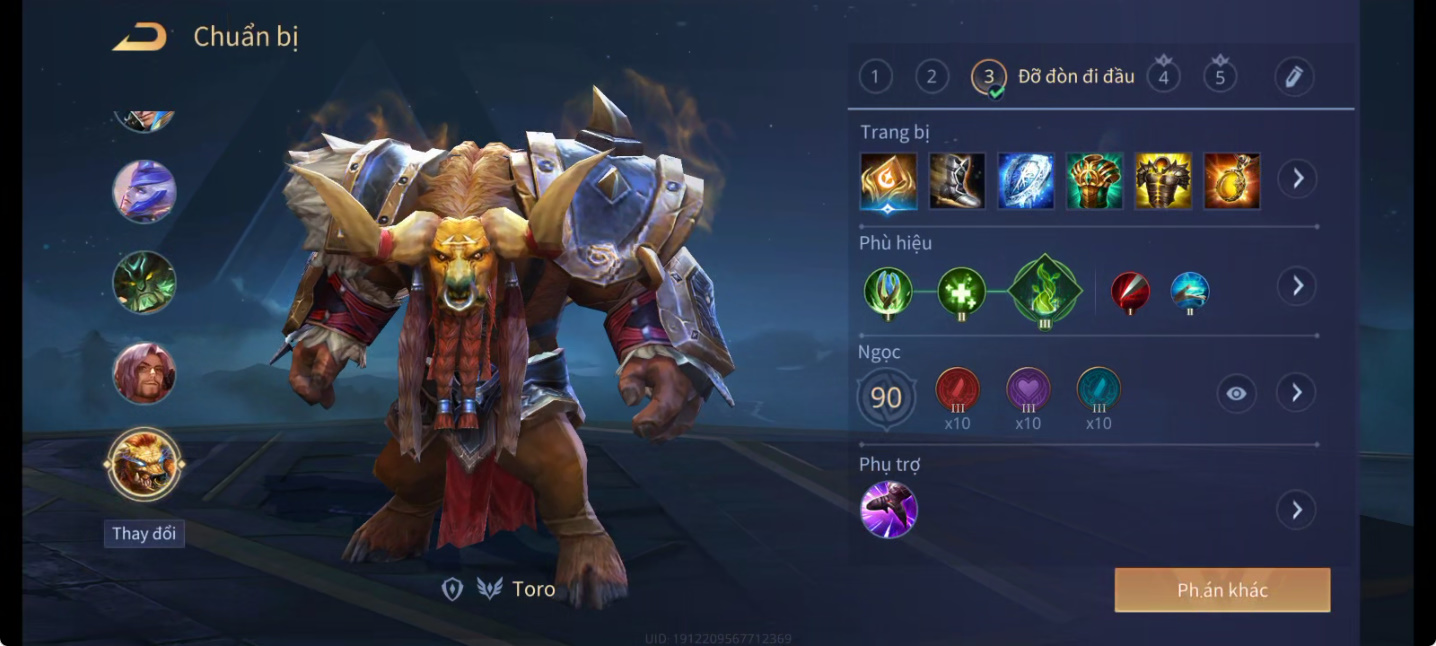1436x646 pixels.
Task: Select the golden armor chestplate item
Action: (x=1163, y=181)
